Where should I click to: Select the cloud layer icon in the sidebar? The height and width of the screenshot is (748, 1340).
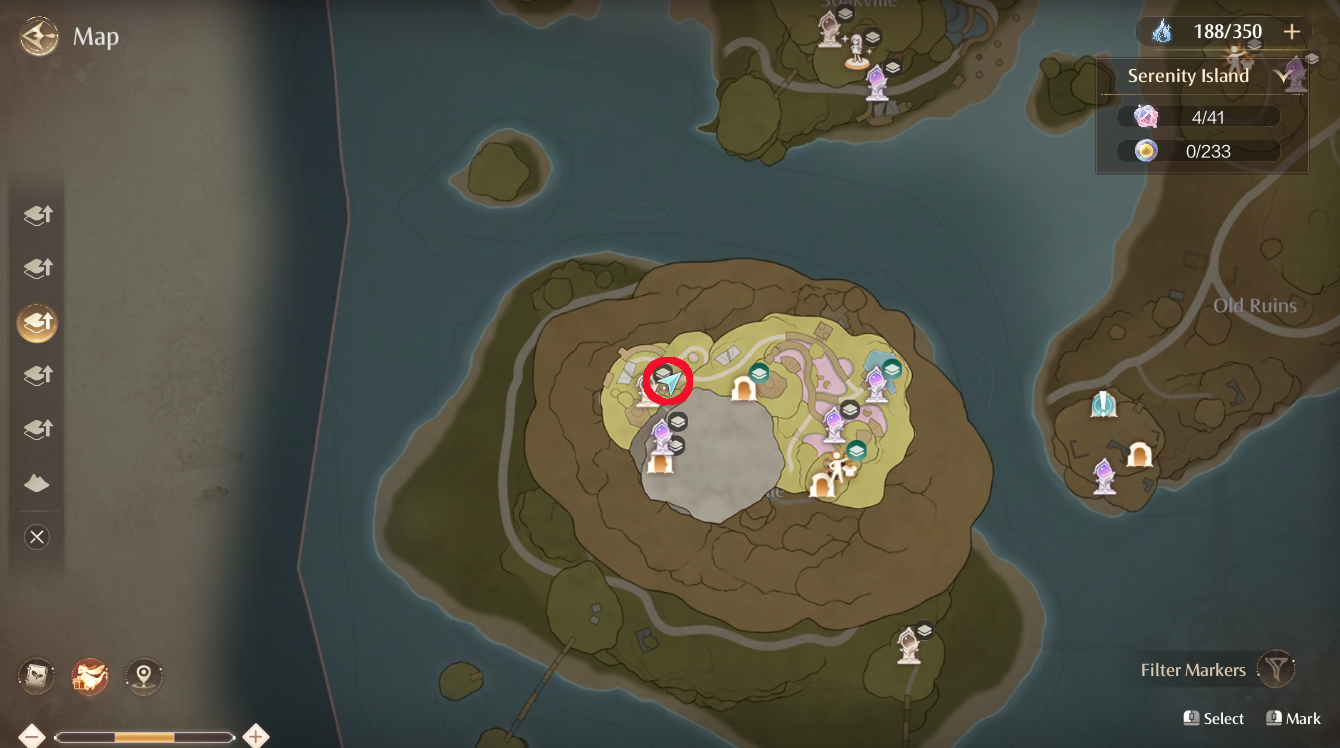[x=37, y=483]
